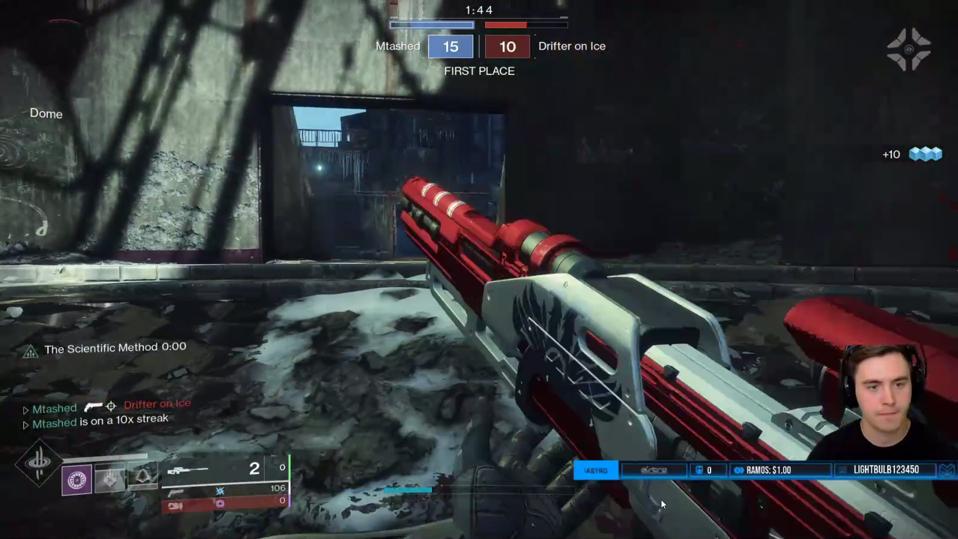
Task: Select the hooded class ability icon
Action: (x=143, y=478)
